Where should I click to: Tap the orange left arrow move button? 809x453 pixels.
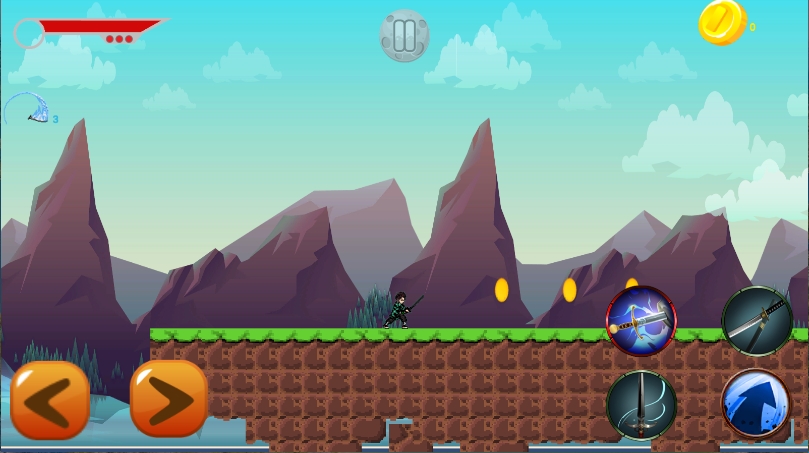click(x=50, y=400)
